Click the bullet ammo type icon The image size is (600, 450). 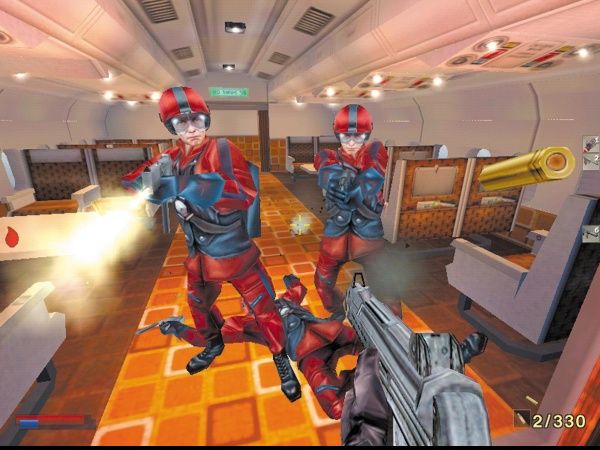pyautogui.click(x=521, y=420)
